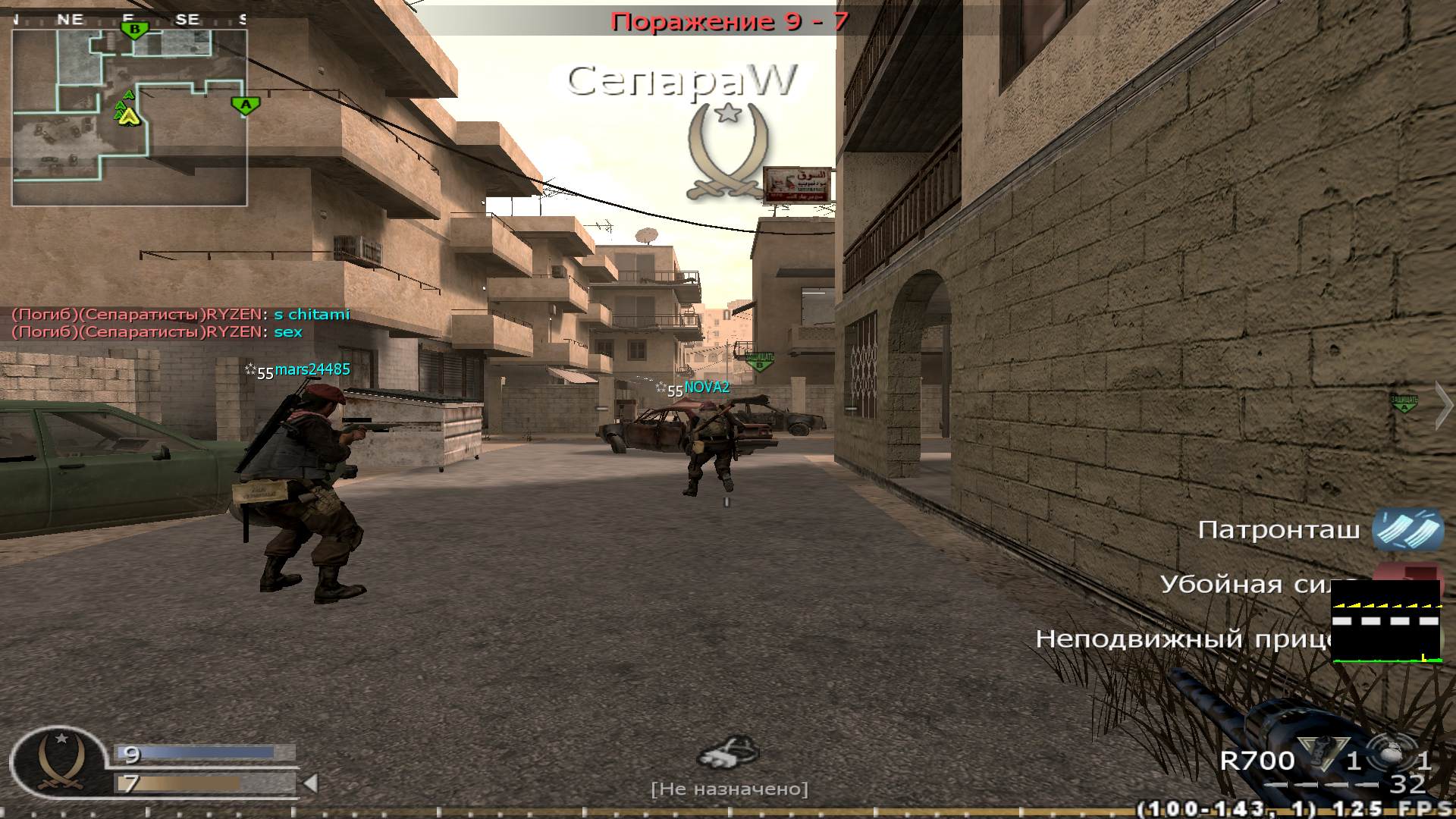This screenshot has height=819, width=1456.
Task: Click the minimap in the corner
Action: click(x=129, y=118)
